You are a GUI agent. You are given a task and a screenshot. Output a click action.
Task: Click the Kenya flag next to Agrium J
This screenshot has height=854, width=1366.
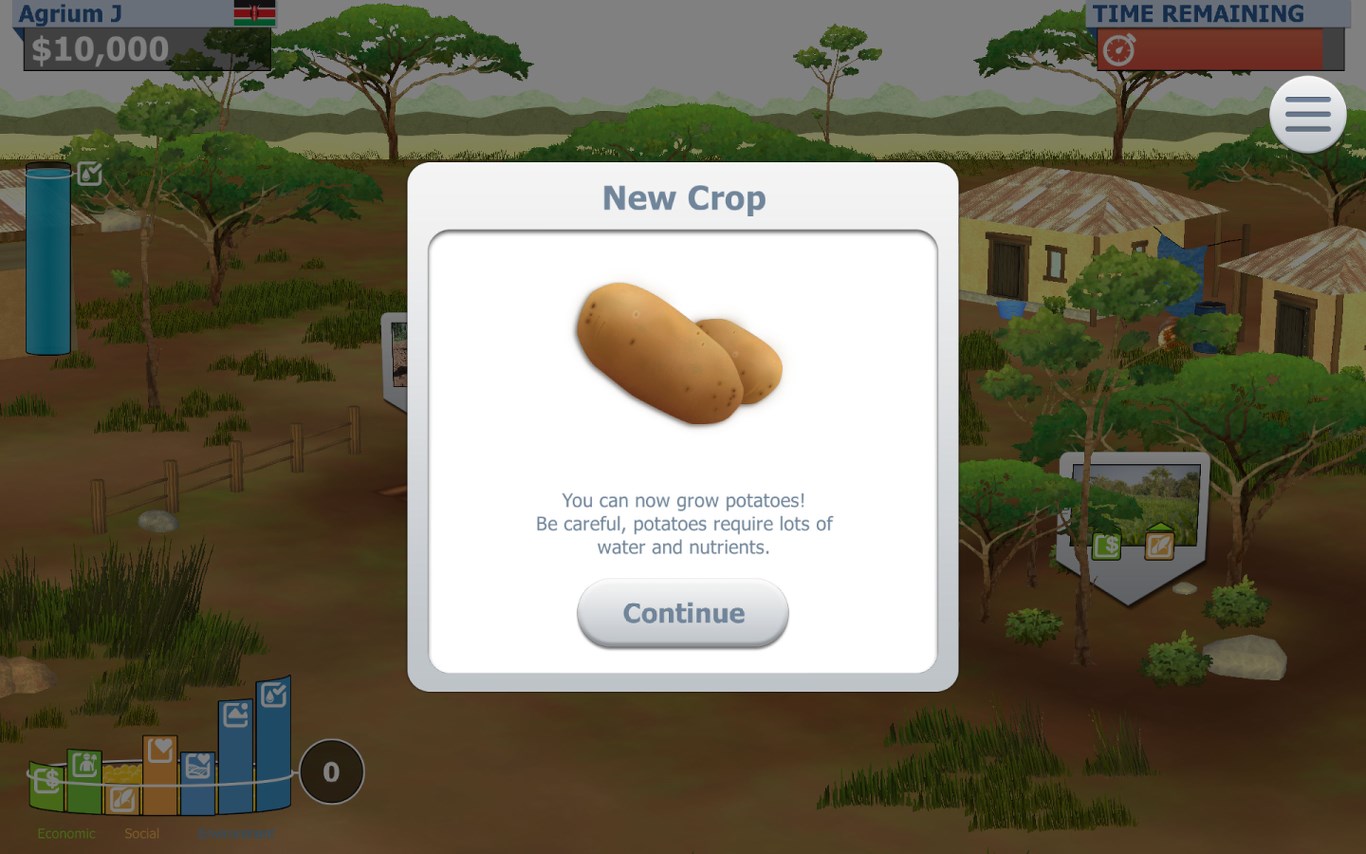255,13
